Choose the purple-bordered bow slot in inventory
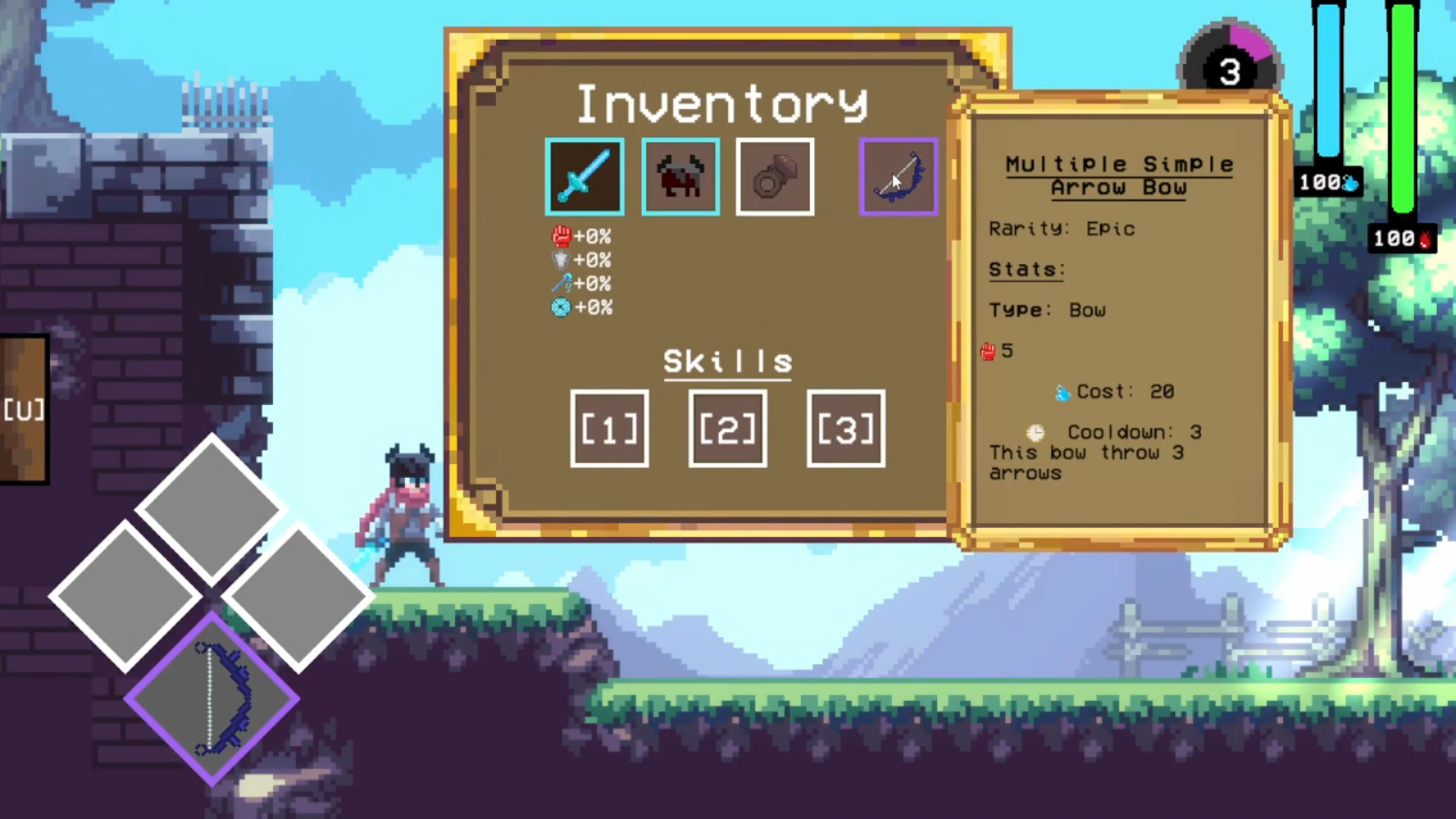This screenshot has height=819, width=1456. 898,177
